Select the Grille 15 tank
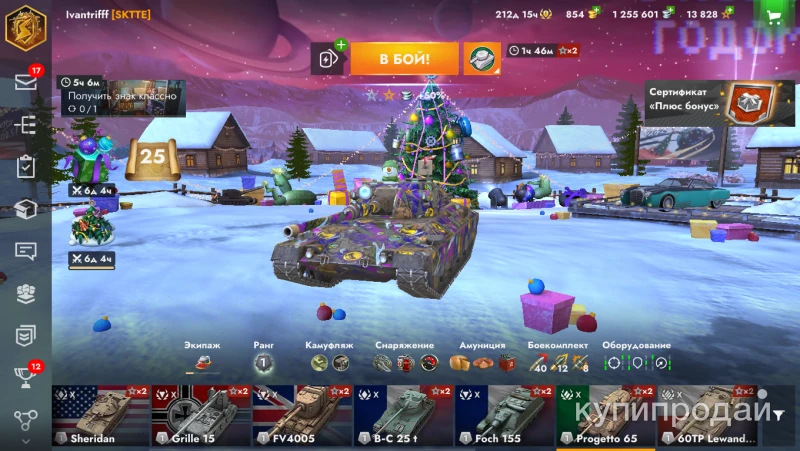 point(201,416)
